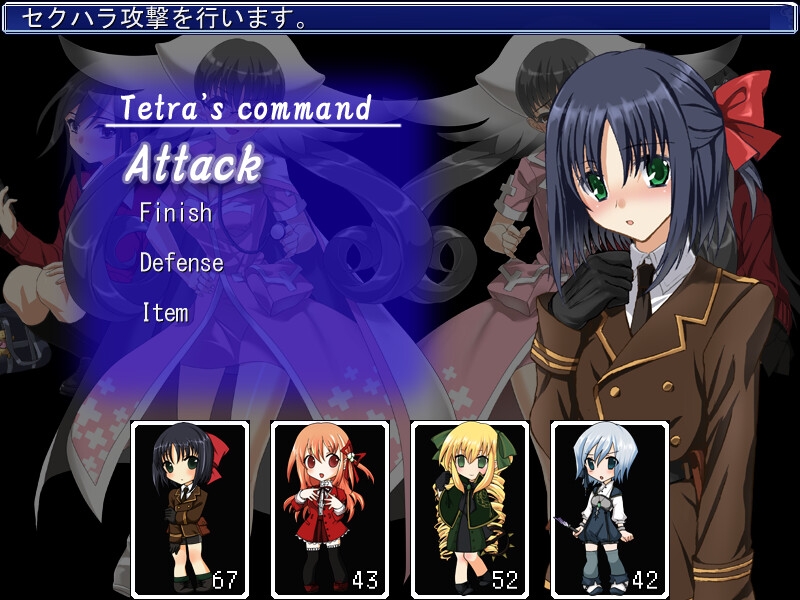
Task: Pick the Defense command
Action: click(181, 263)
